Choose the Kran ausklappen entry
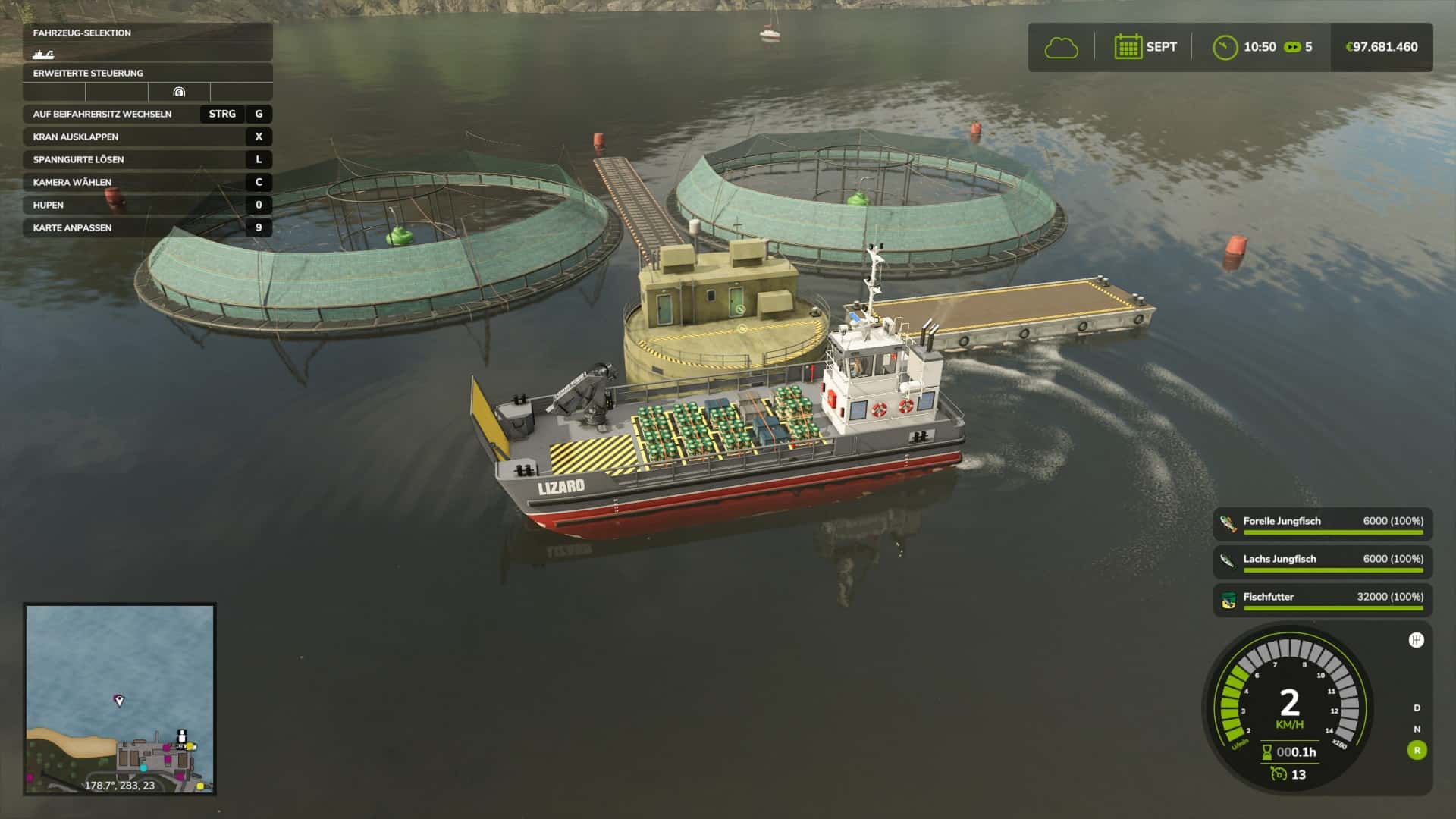1456x819 pixels. [147, 136]
